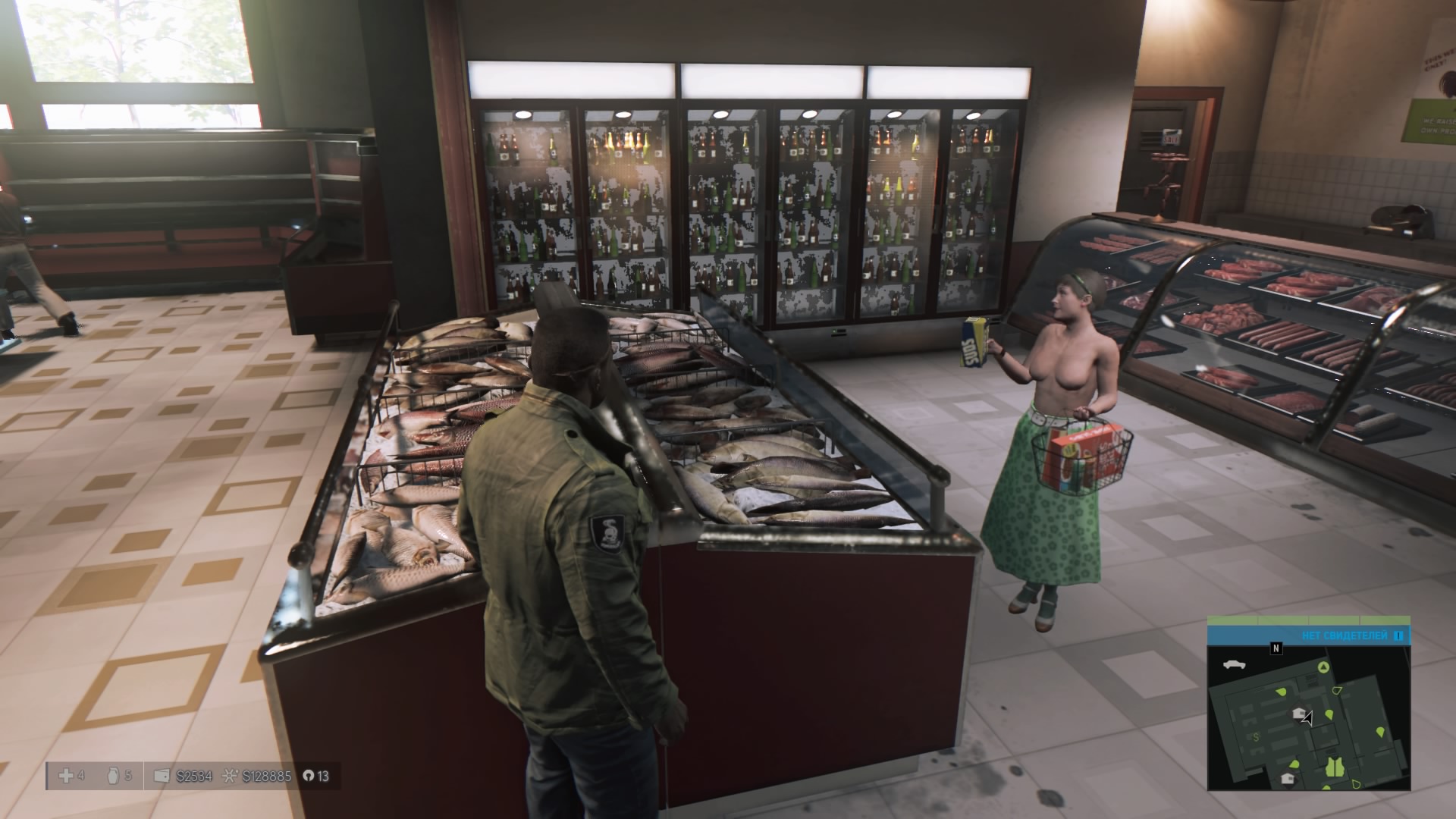The image size is (1456, 819).
Task: Select the green body armor vest marker
Action: pos(1334,767)
